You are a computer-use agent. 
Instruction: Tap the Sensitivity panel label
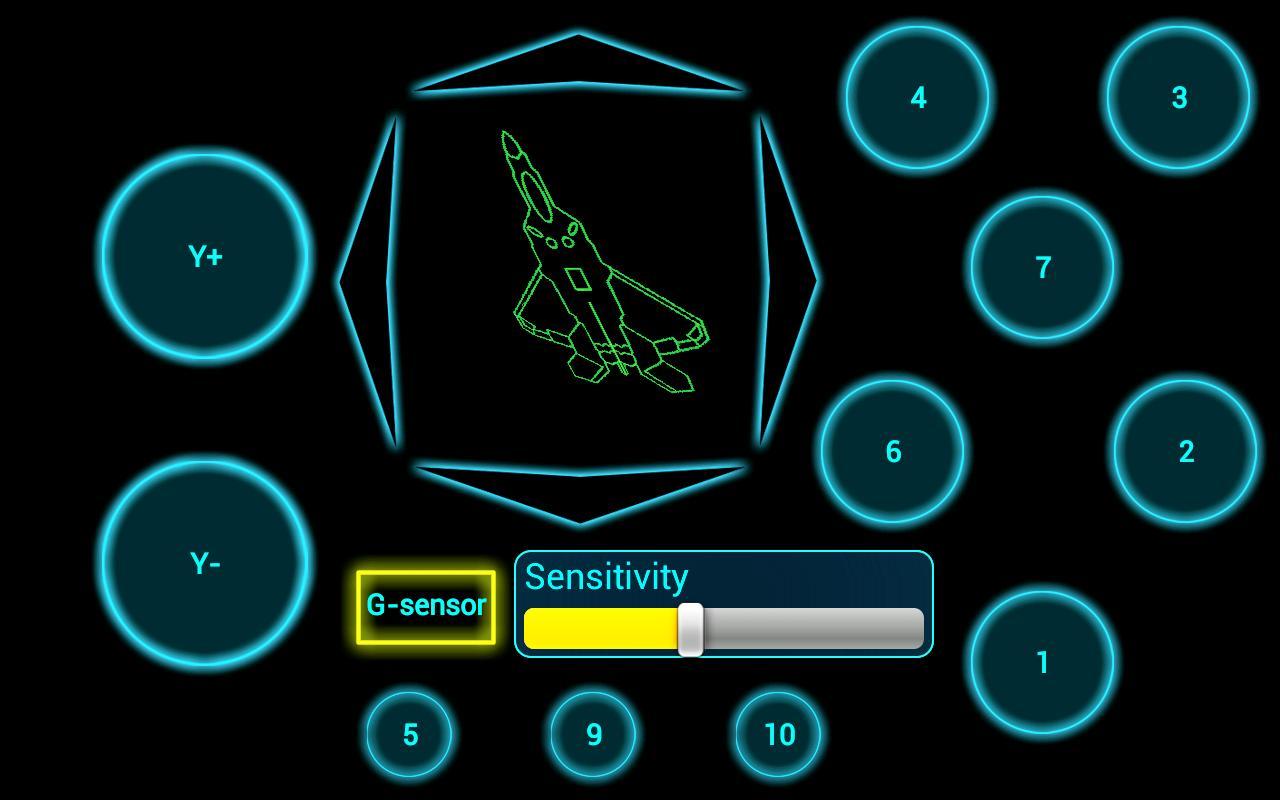pyautogui.click(x=607, y=577)
